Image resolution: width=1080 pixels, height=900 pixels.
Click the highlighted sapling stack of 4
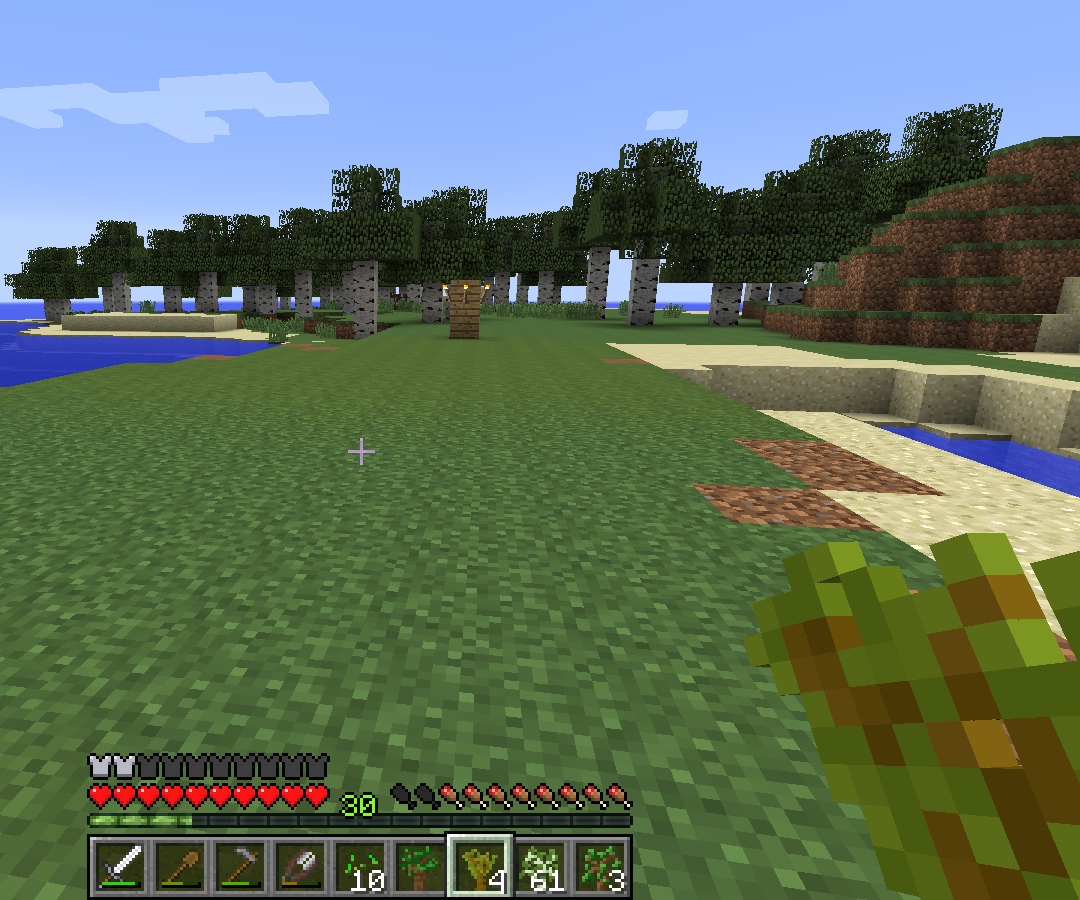(x=481, y=866)
